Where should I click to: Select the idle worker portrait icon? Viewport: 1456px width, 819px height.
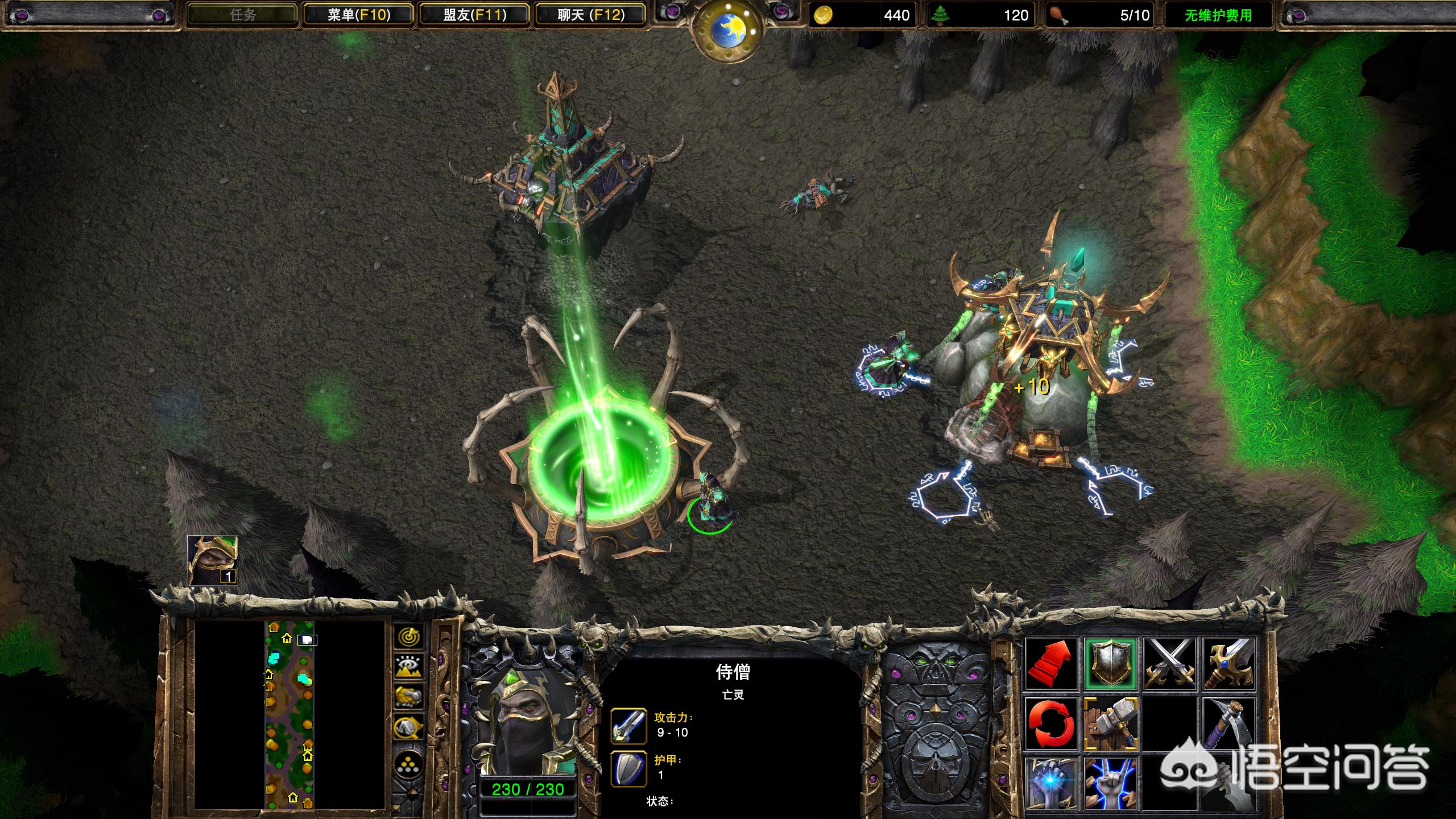pyautogui.click(x=213, y=560)
